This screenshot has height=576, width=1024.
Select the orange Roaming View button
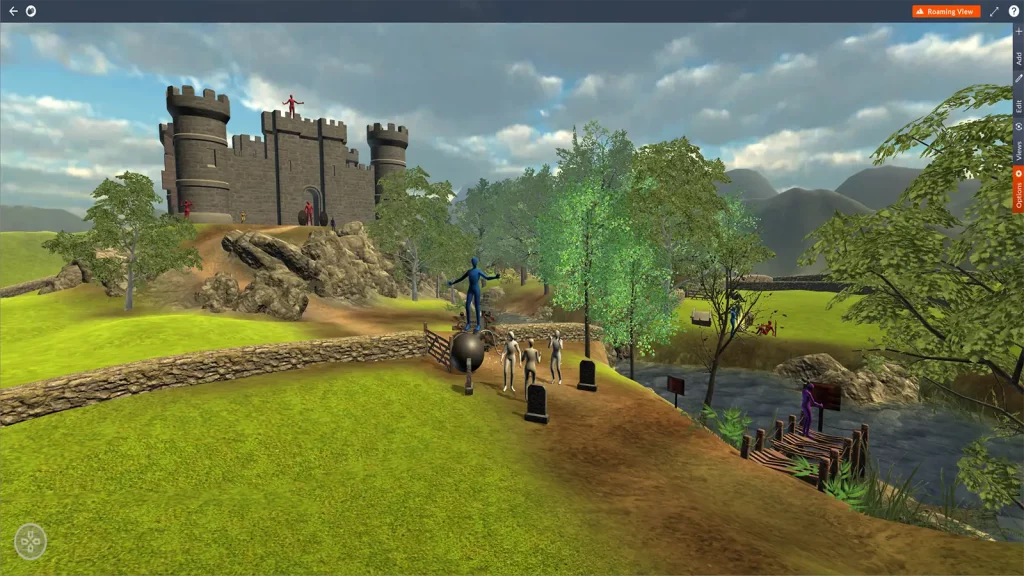[x=946, y=11]
